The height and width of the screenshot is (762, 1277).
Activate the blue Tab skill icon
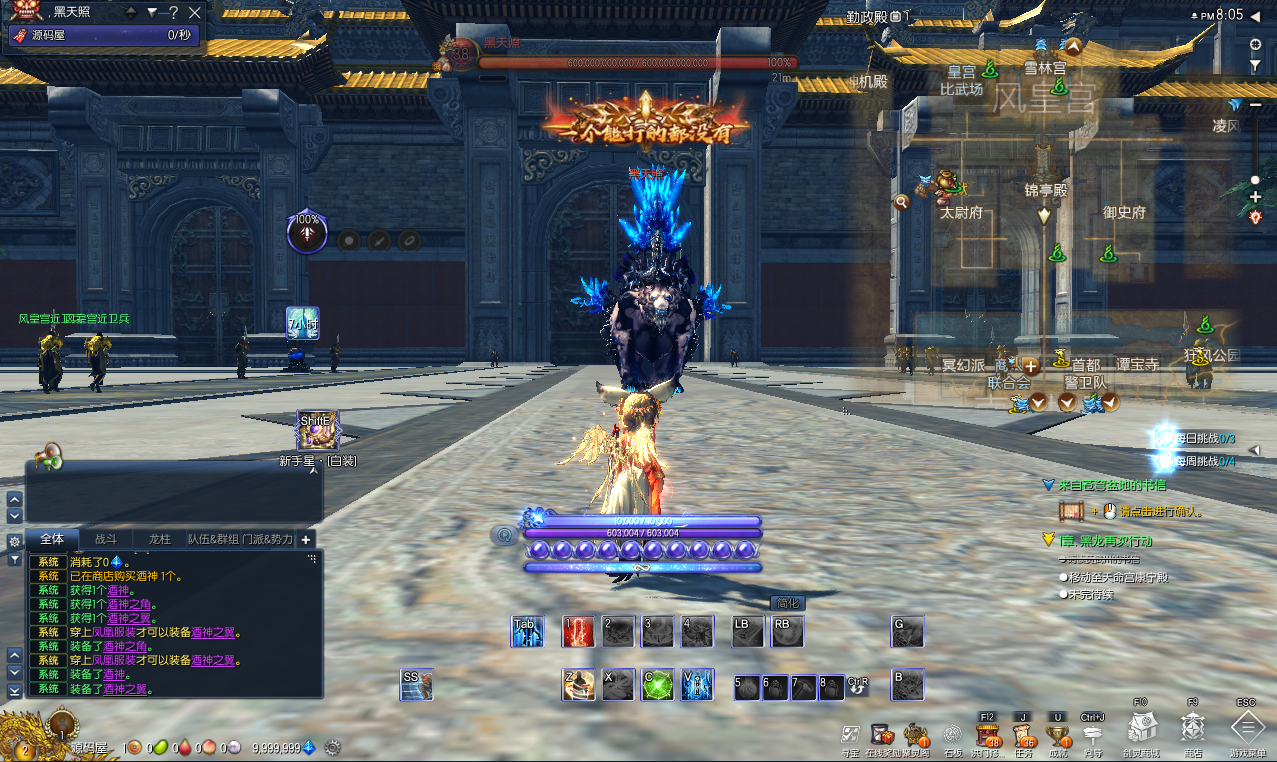(527, 632)
